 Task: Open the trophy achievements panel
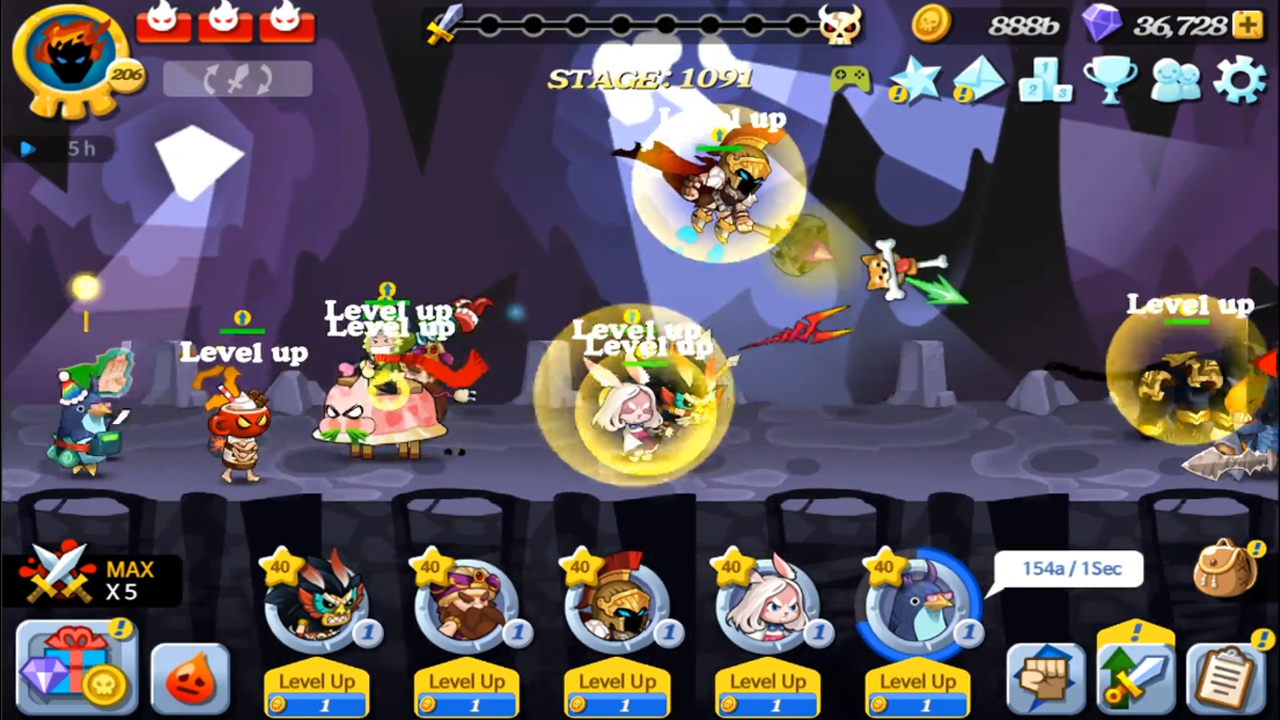(x=1109, y=80)
